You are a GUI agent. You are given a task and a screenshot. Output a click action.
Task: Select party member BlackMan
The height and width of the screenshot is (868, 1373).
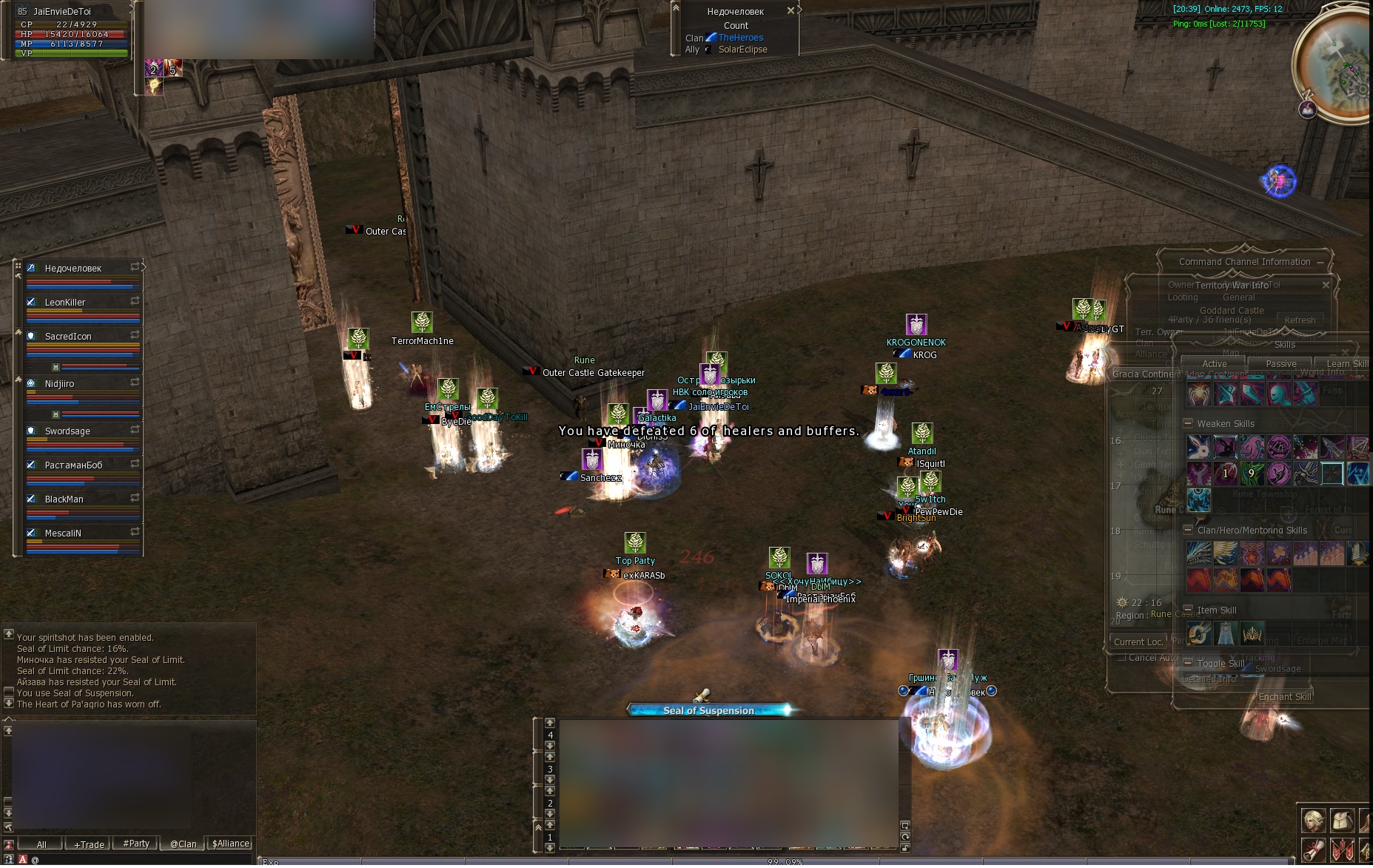64,499
